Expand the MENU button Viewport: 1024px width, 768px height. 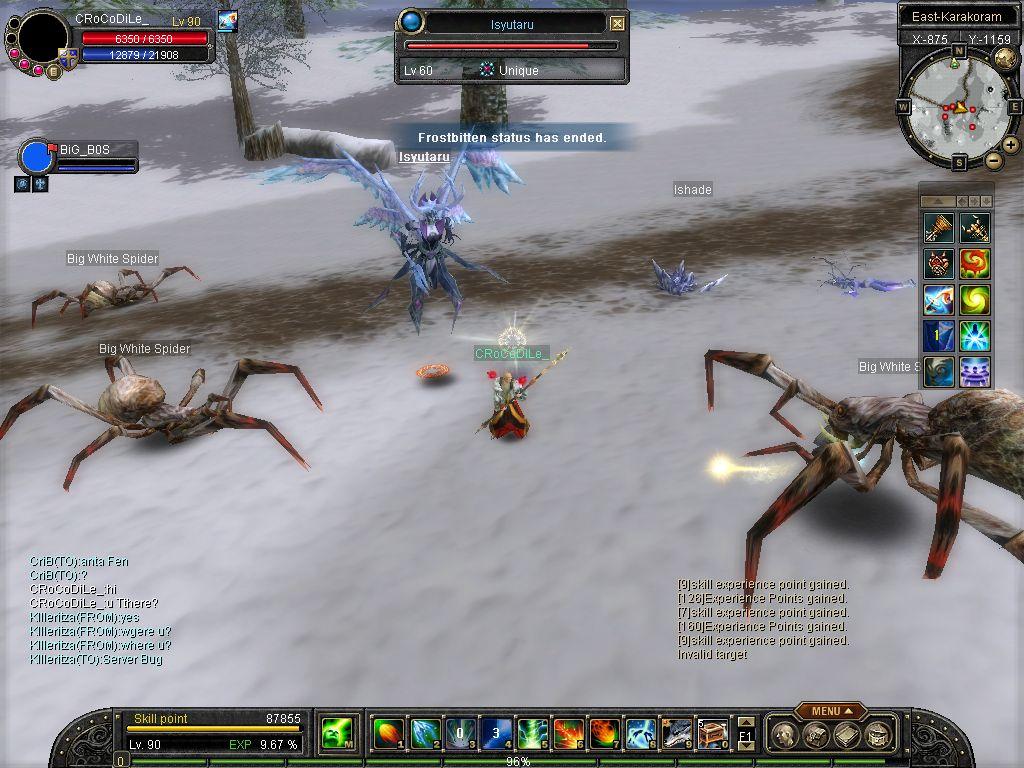point(831,711)
